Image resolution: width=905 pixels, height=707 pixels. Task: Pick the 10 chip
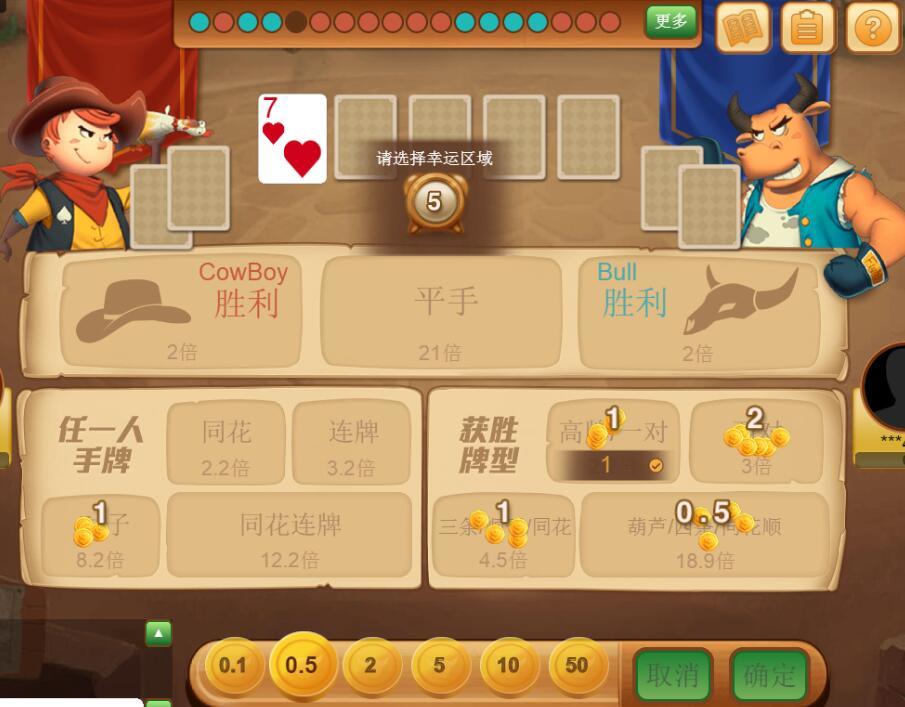click(508, 666)
